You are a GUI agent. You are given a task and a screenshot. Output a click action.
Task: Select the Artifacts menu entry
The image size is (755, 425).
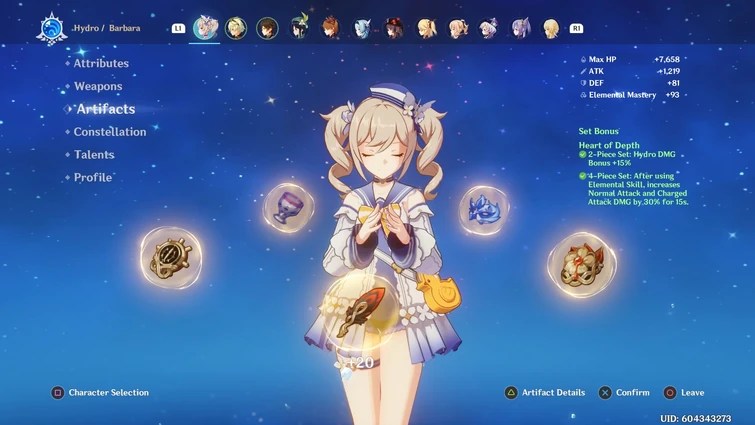coord(105,109)
